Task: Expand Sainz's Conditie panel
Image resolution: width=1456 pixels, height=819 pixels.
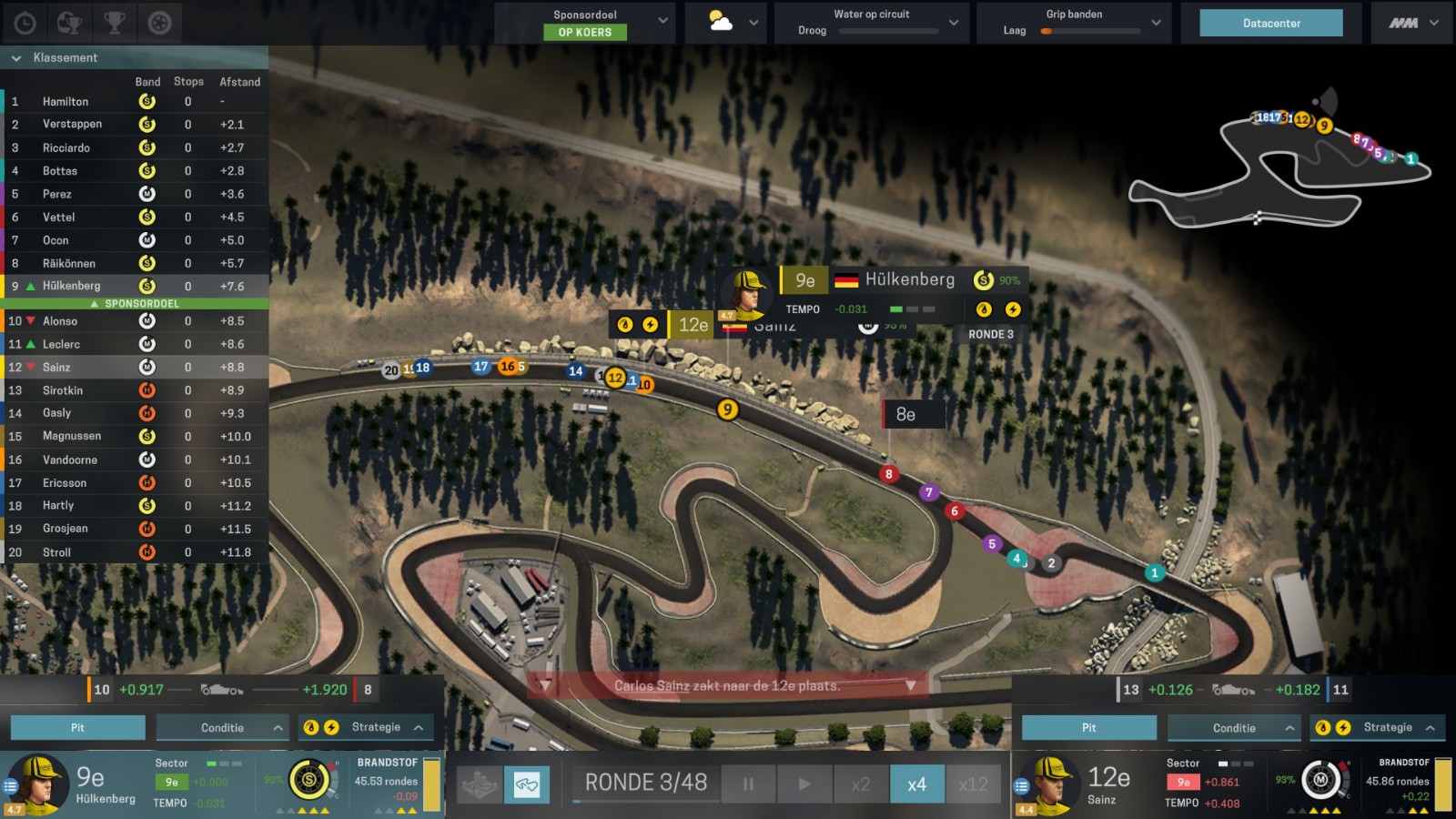Action: 1234,728
